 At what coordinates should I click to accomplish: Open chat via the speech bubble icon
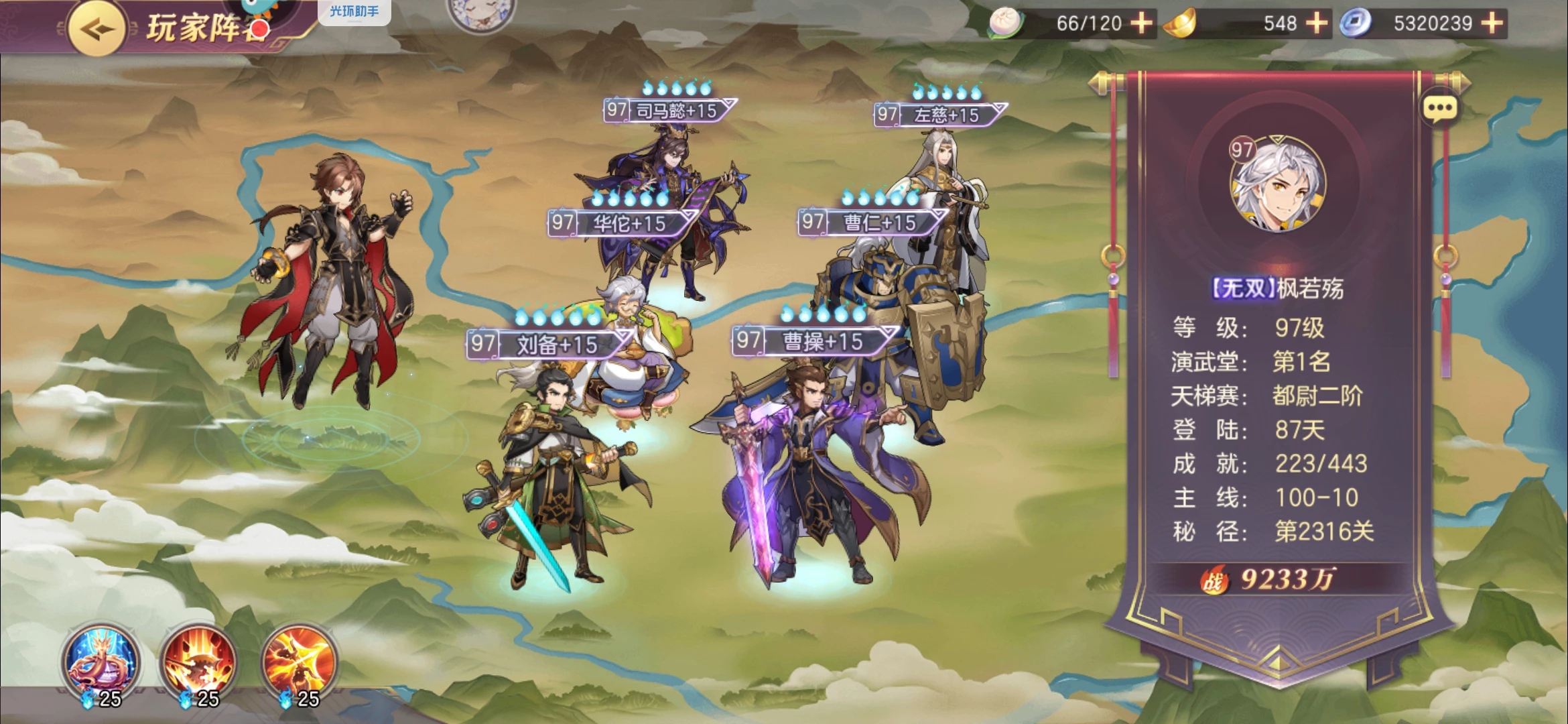[x=1440, y=109]
